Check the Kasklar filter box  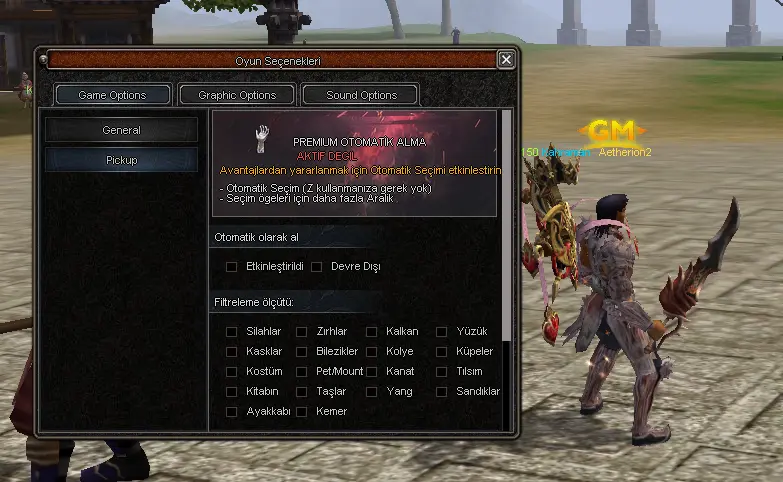(232, 352)
